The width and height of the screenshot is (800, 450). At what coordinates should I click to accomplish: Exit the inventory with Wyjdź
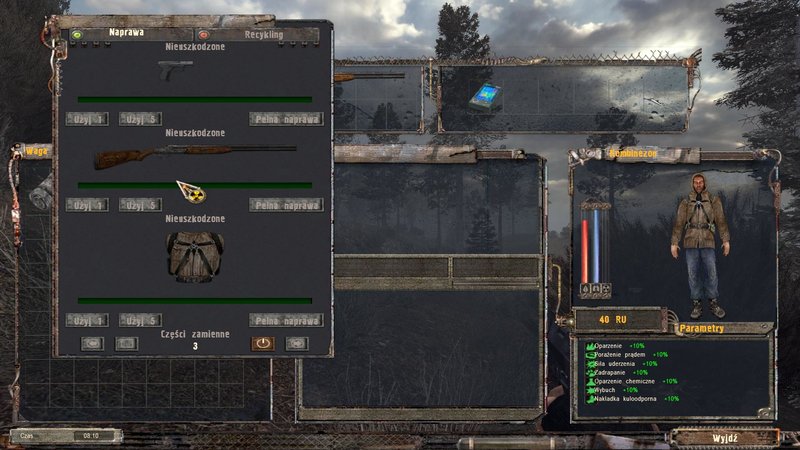click(725, 437)
